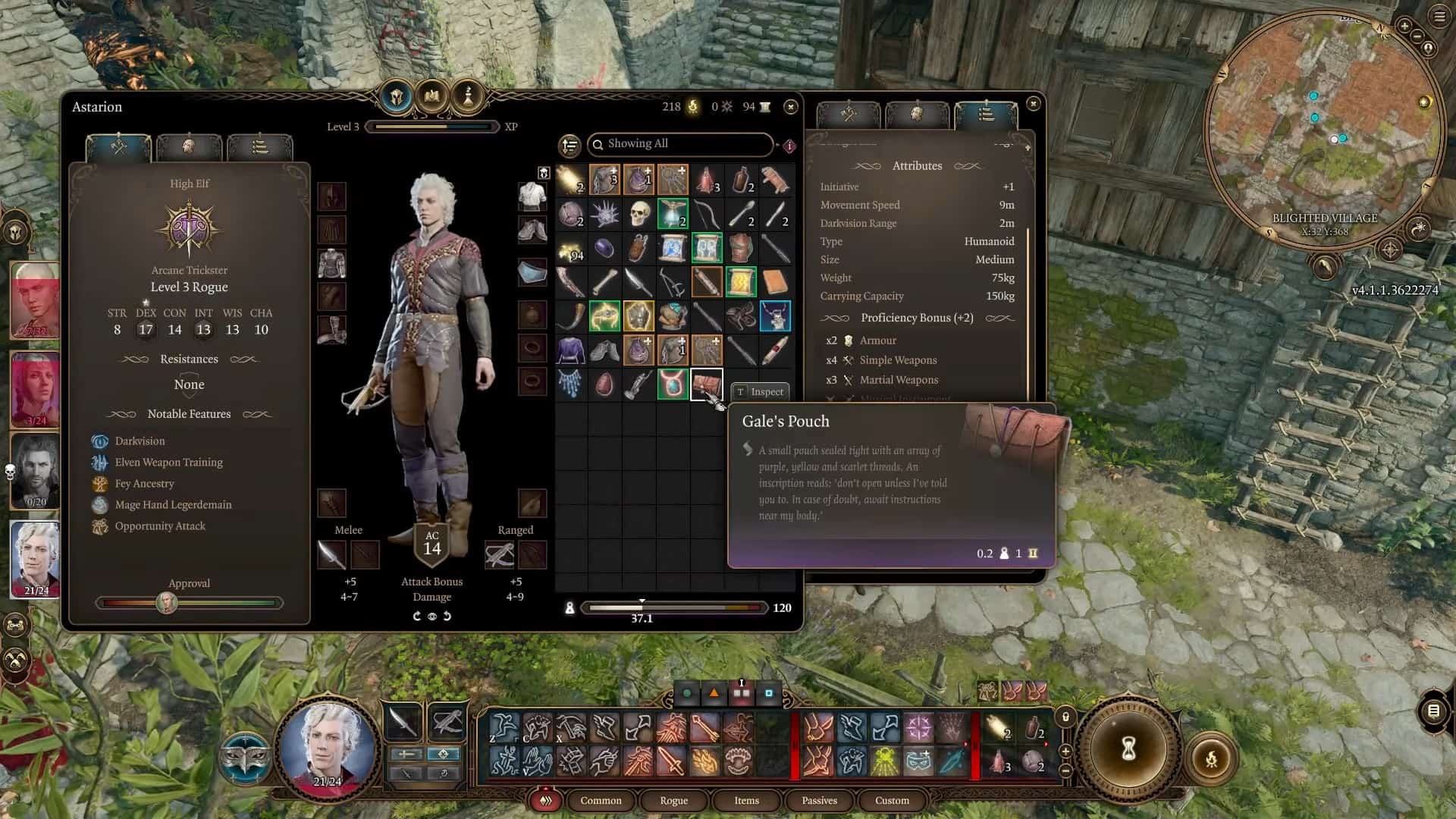The image size is (1456, 819).
Task: Open the Items hotbar tab
Action: tap(746, 800)
